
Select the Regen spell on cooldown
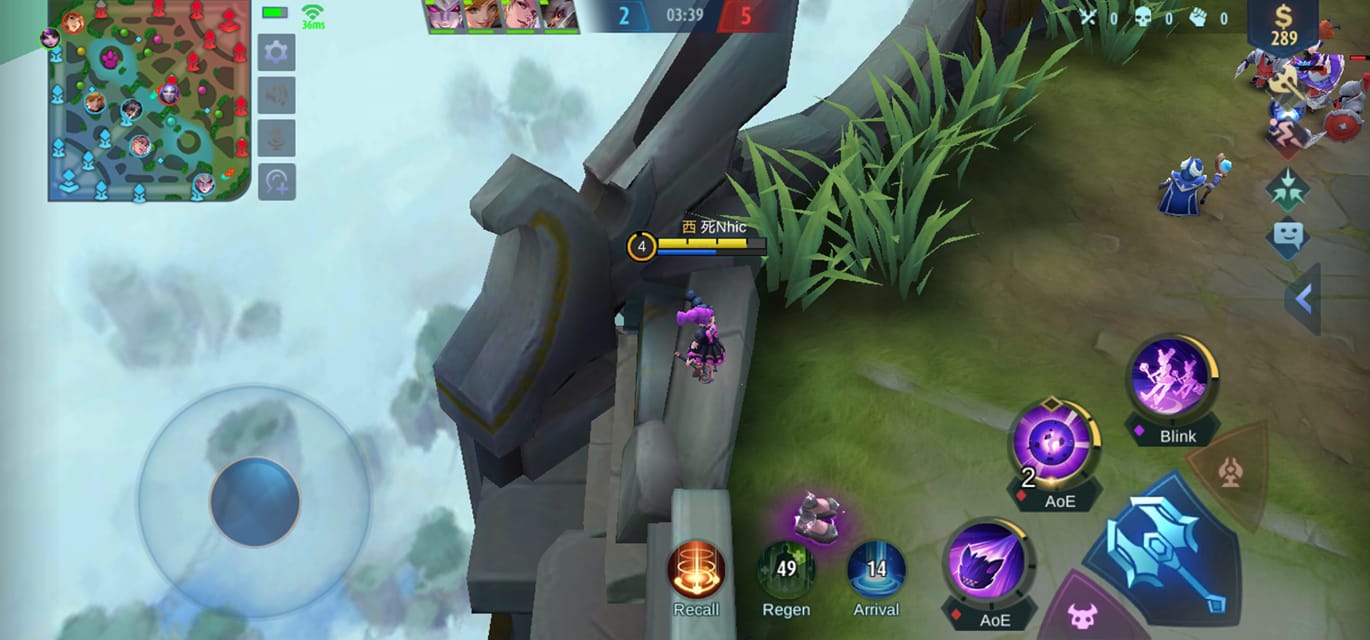pos(786,571)
